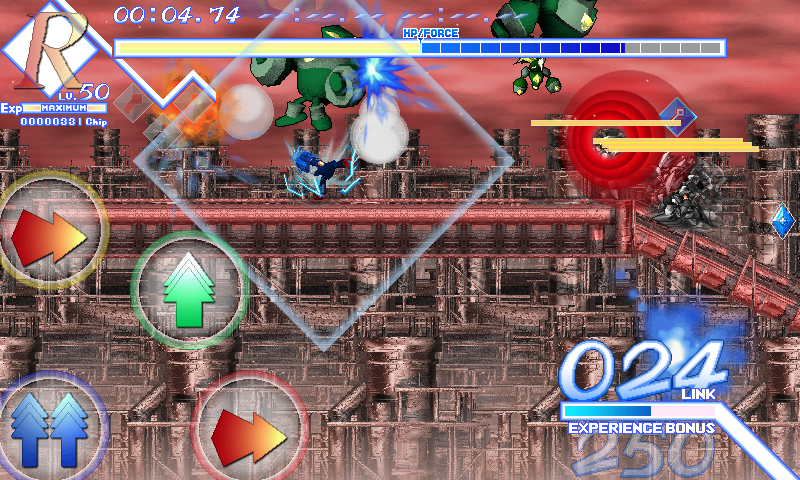Tap the green up-arrow jump button
This screenshot has height=480, width=800.
tap(189, 289)
